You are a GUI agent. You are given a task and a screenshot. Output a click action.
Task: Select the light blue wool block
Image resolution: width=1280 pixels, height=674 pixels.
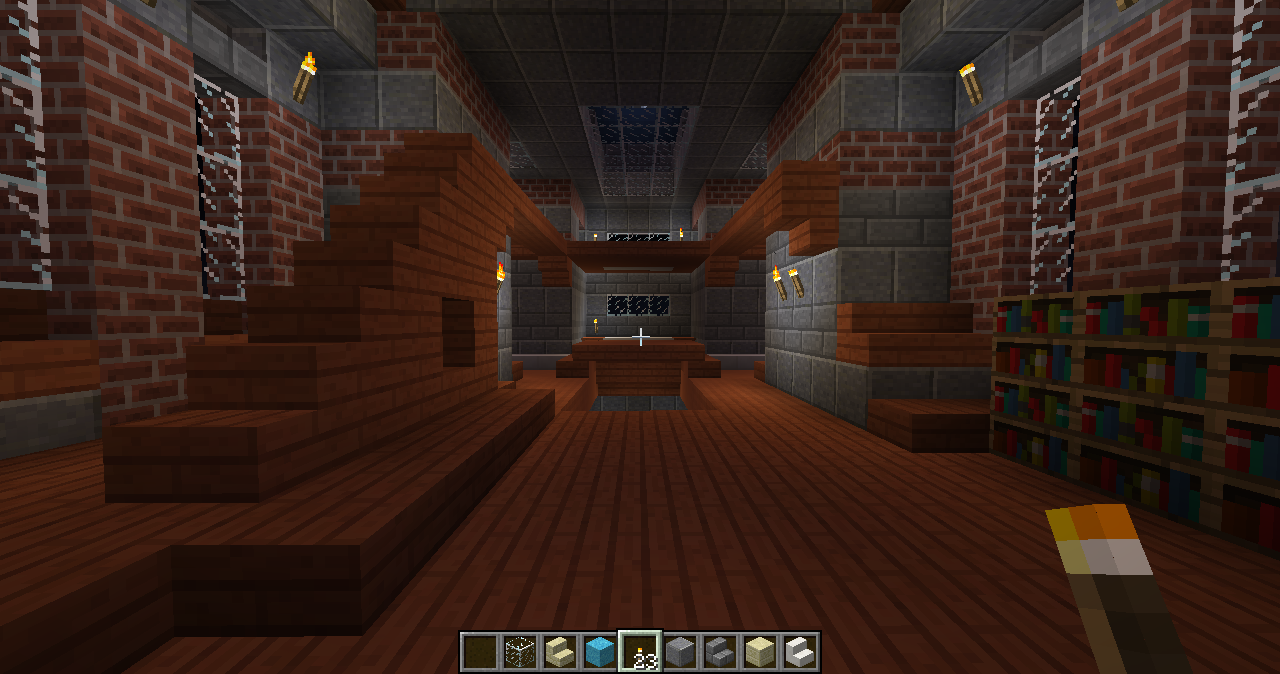click(x=600, y=652)
